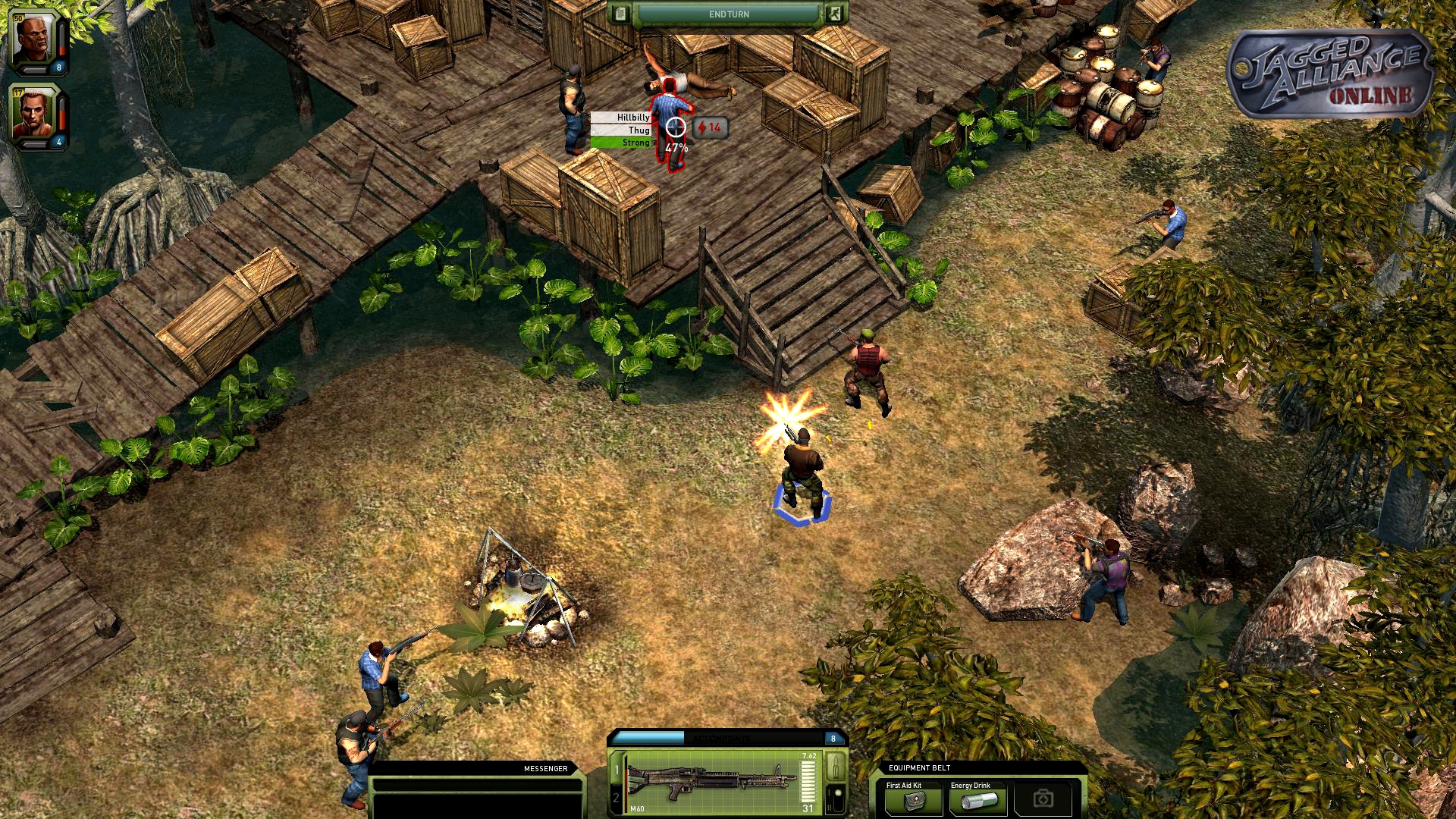Switch to weapon slot 2
Image resolution: width=1456 pixels, height=819 pixels.
point(616,798)
